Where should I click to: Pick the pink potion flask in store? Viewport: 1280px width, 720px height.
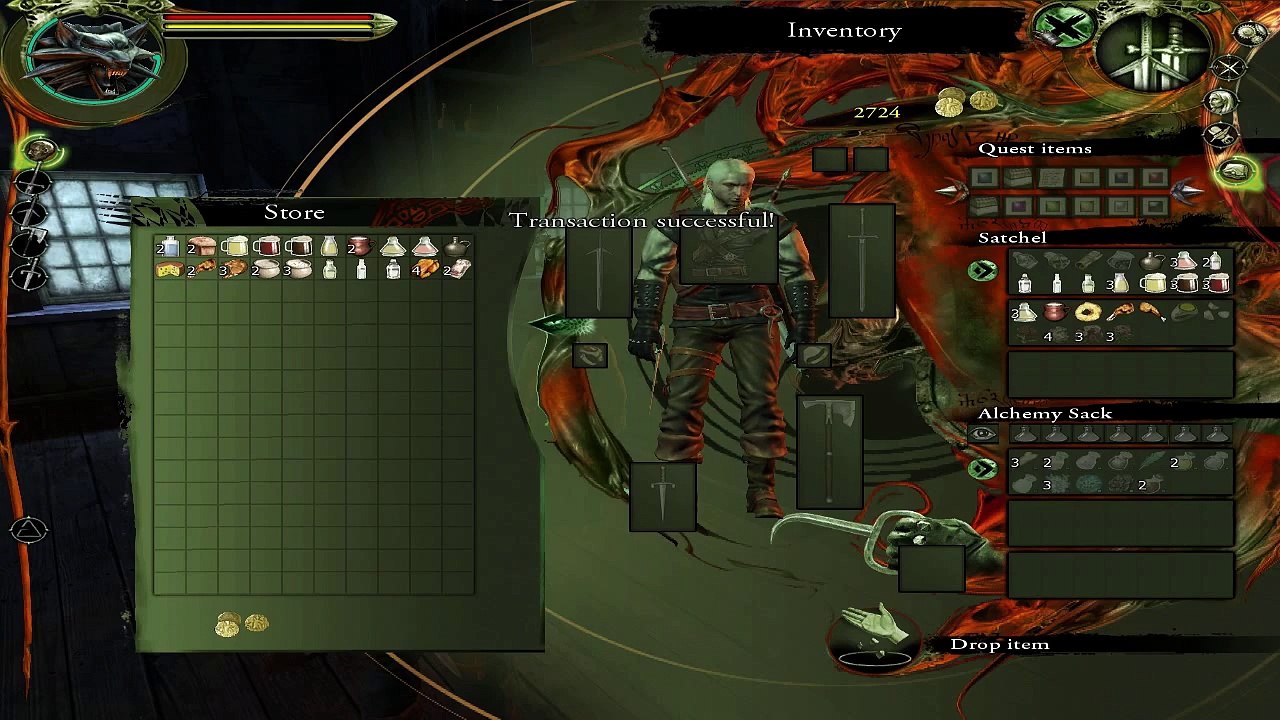[425, 246]
